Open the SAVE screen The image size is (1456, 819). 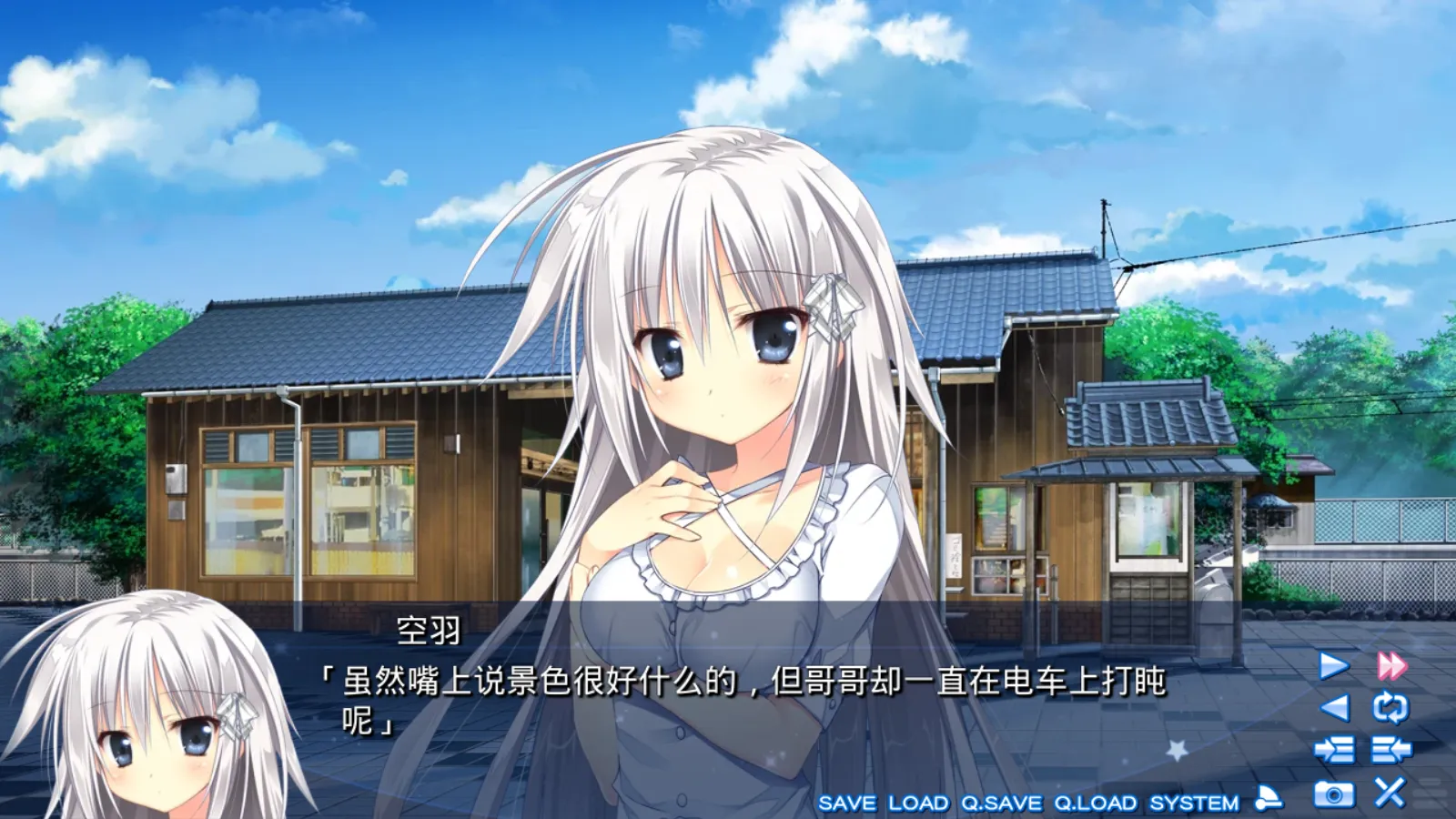click(849, 802)
